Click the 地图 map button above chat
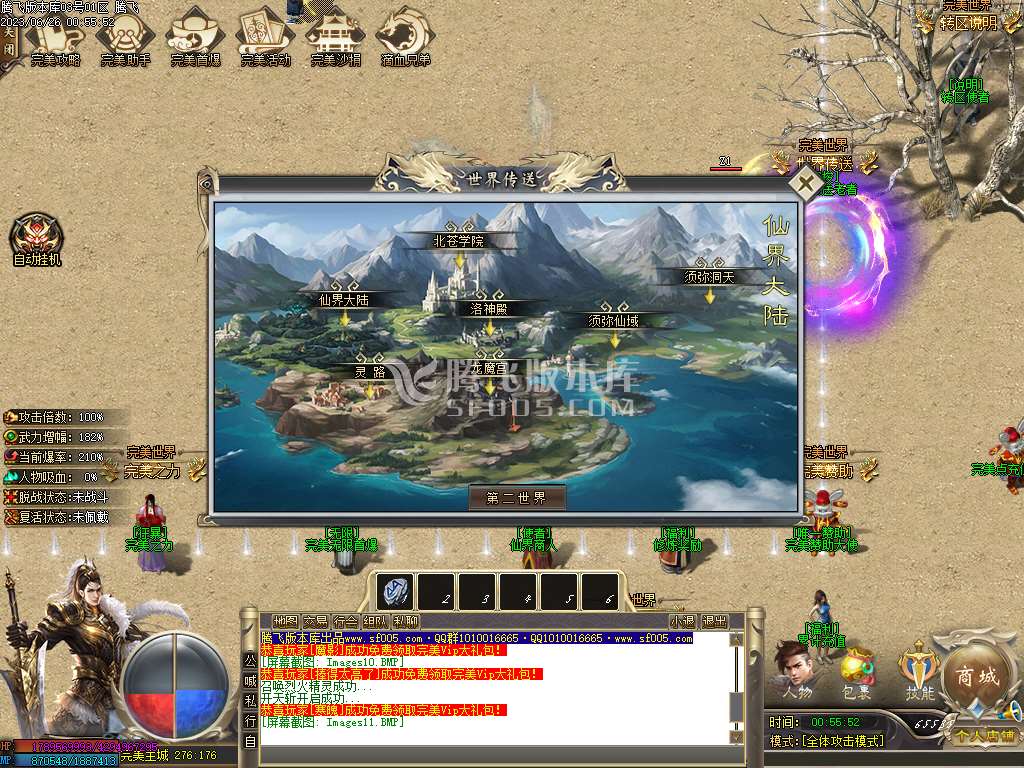1024x768 pixels. pyautogui.click(x=285, y=621)
